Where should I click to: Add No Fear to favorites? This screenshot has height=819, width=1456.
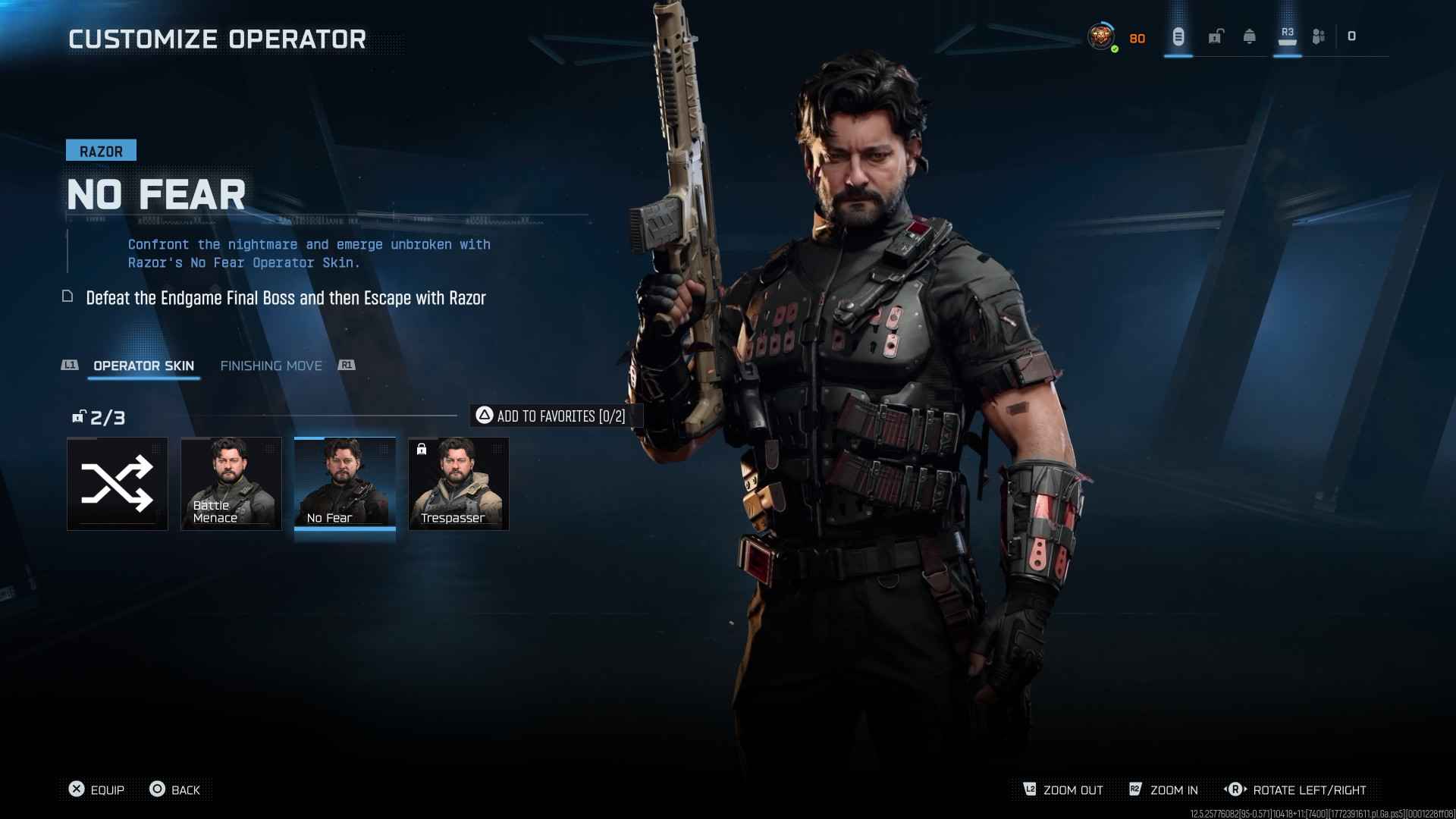tap(551, 416)
